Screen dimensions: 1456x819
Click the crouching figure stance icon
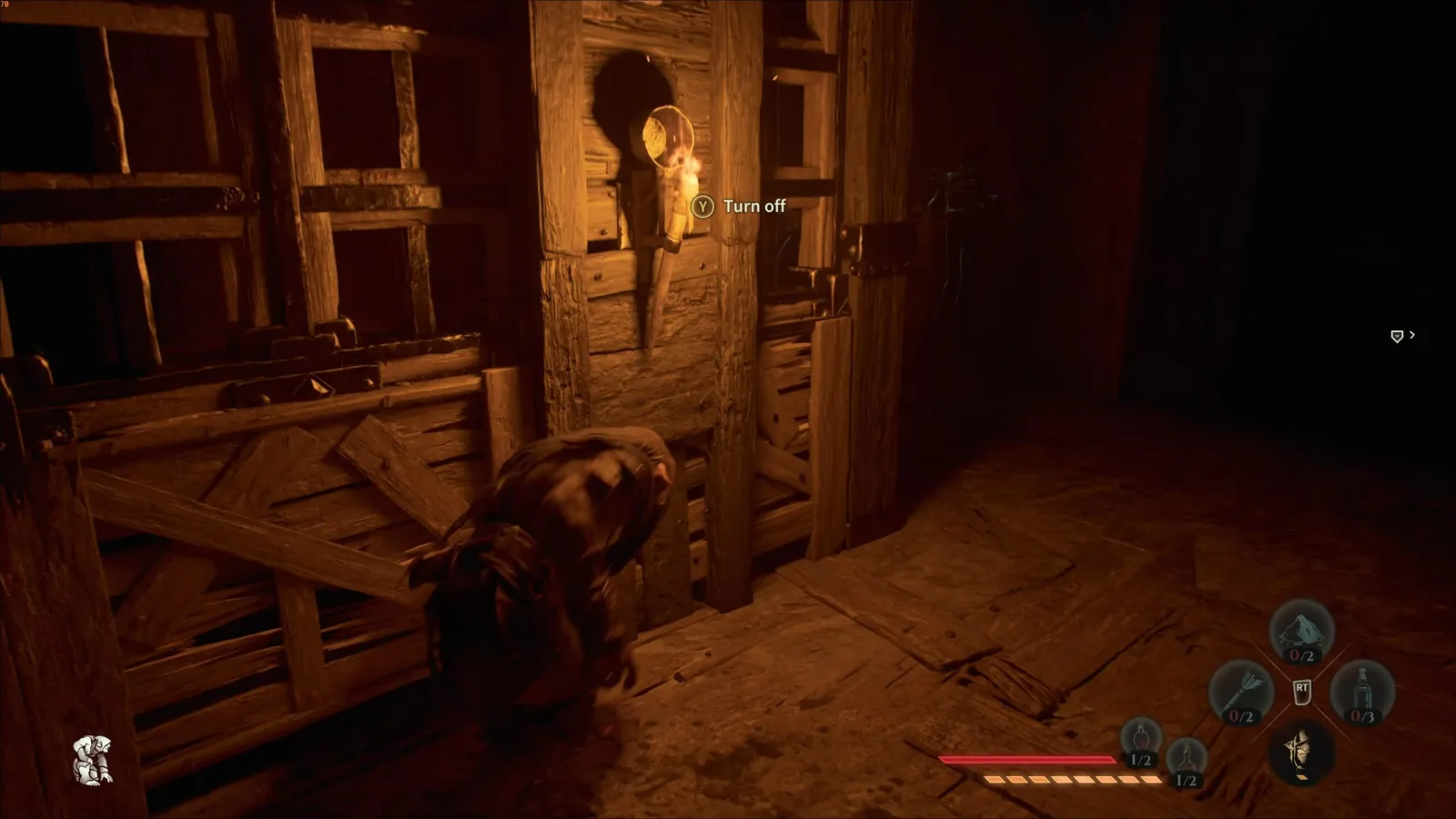tap(94, 760)
